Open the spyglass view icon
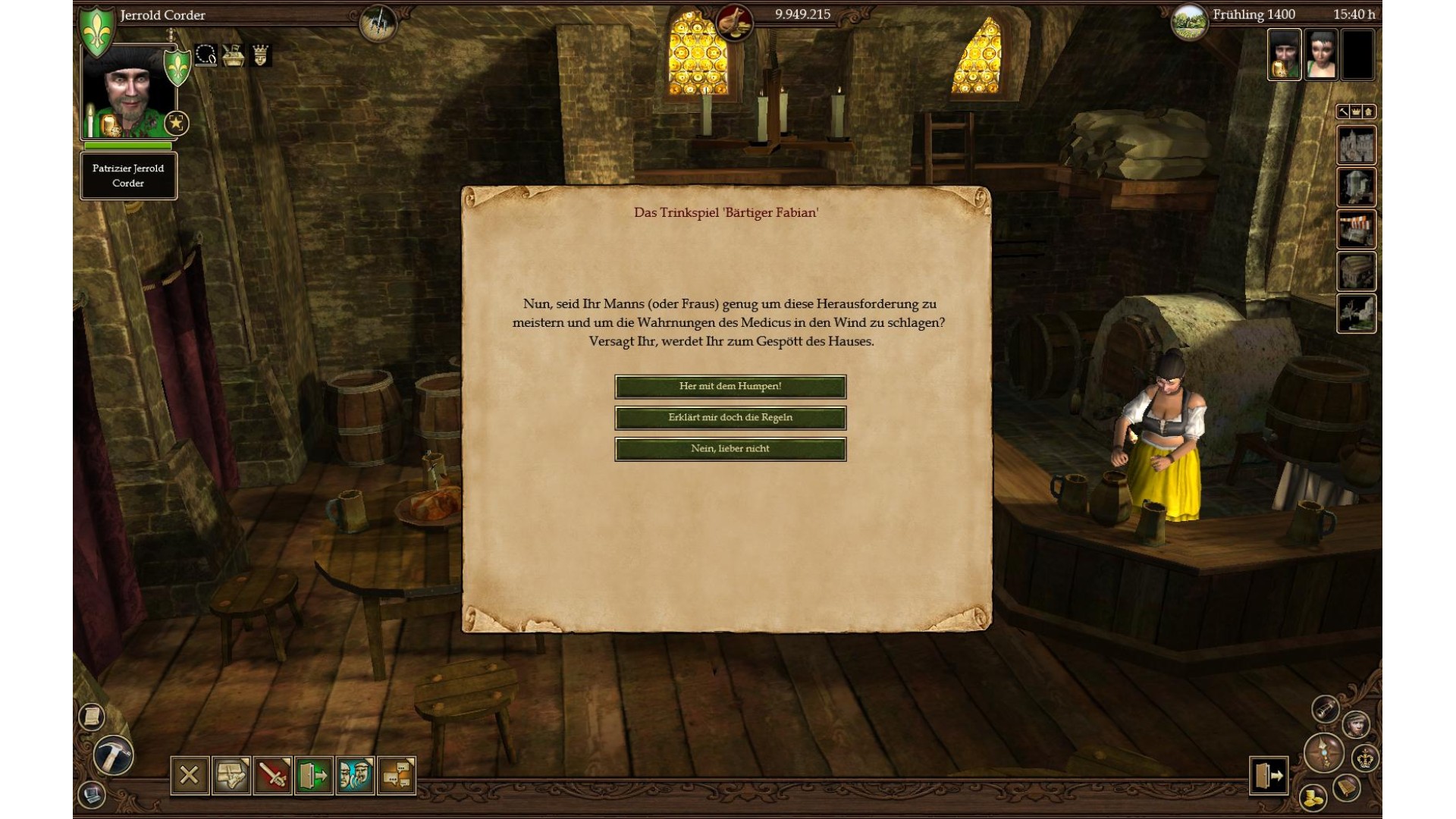 (x=1326, y=708)
